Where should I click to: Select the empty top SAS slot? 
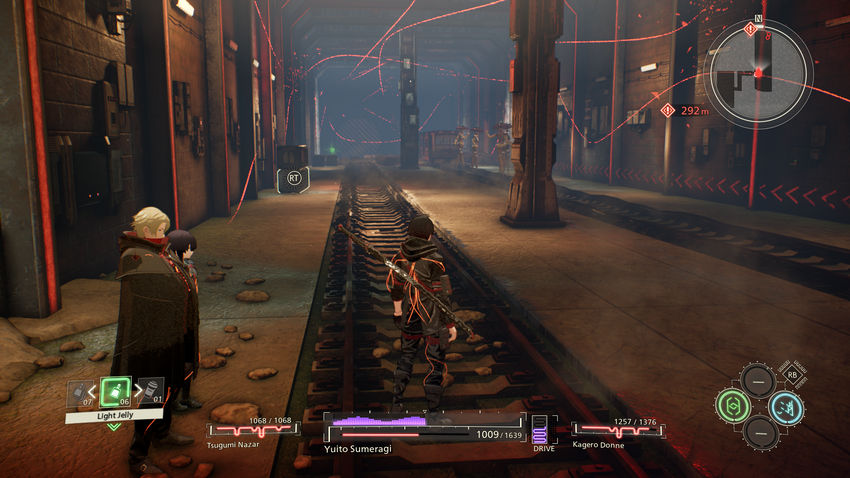point(758,380)
